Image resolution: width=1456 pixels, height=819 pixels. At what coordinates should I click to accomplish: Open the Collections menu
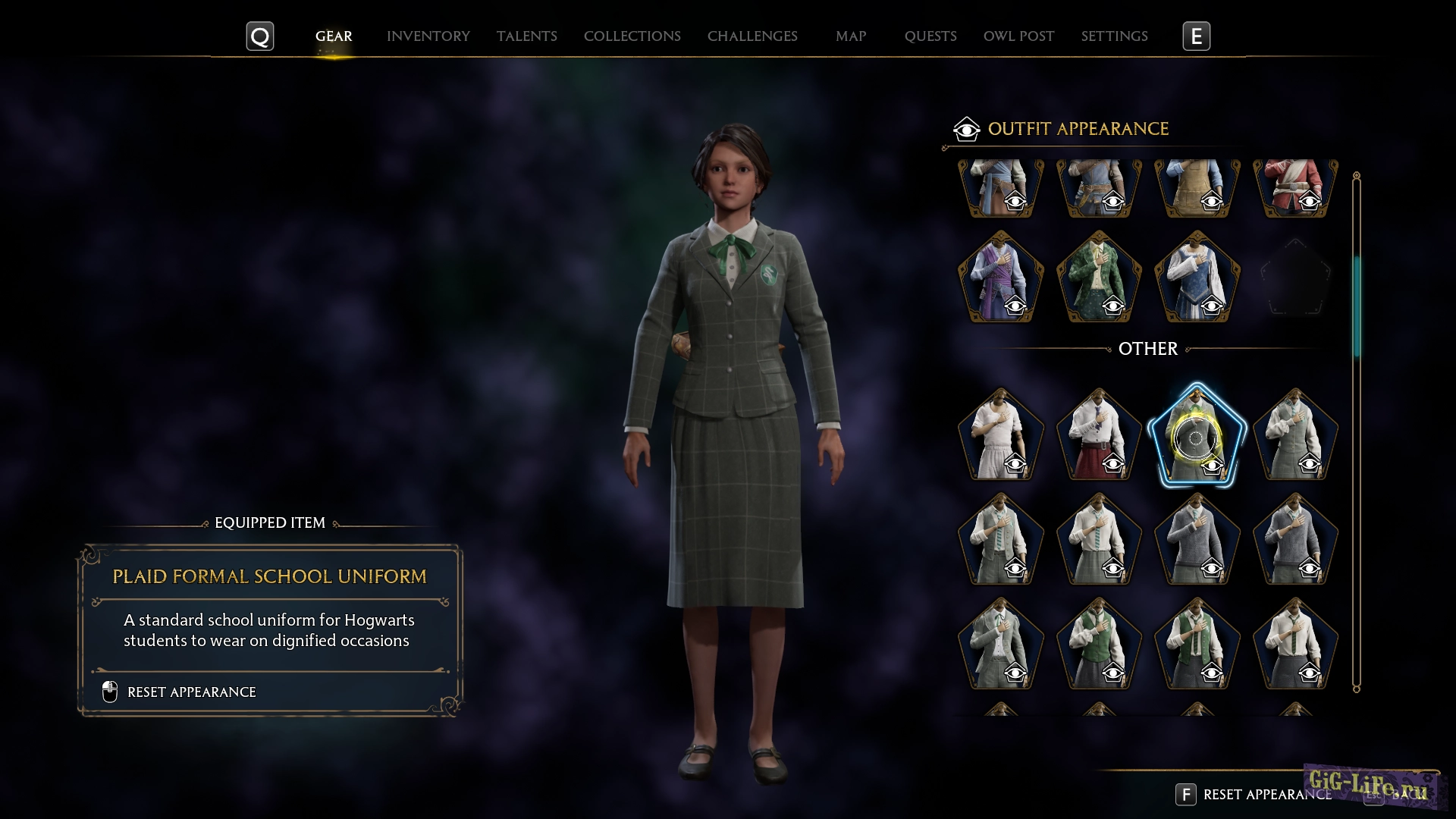(x=632, y=36)
